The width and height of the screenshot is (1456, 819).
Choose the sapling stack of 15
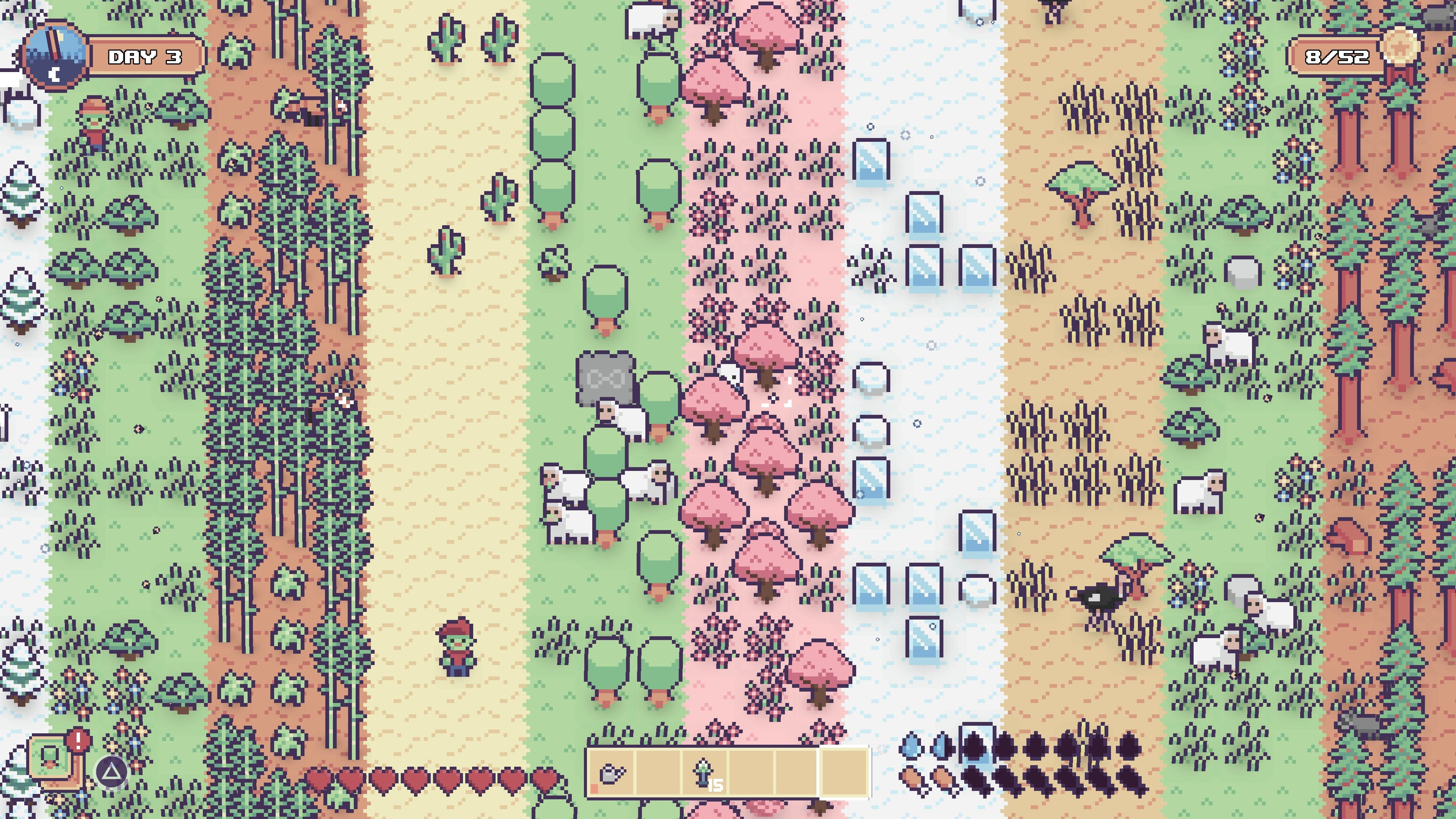click(704, 773)
